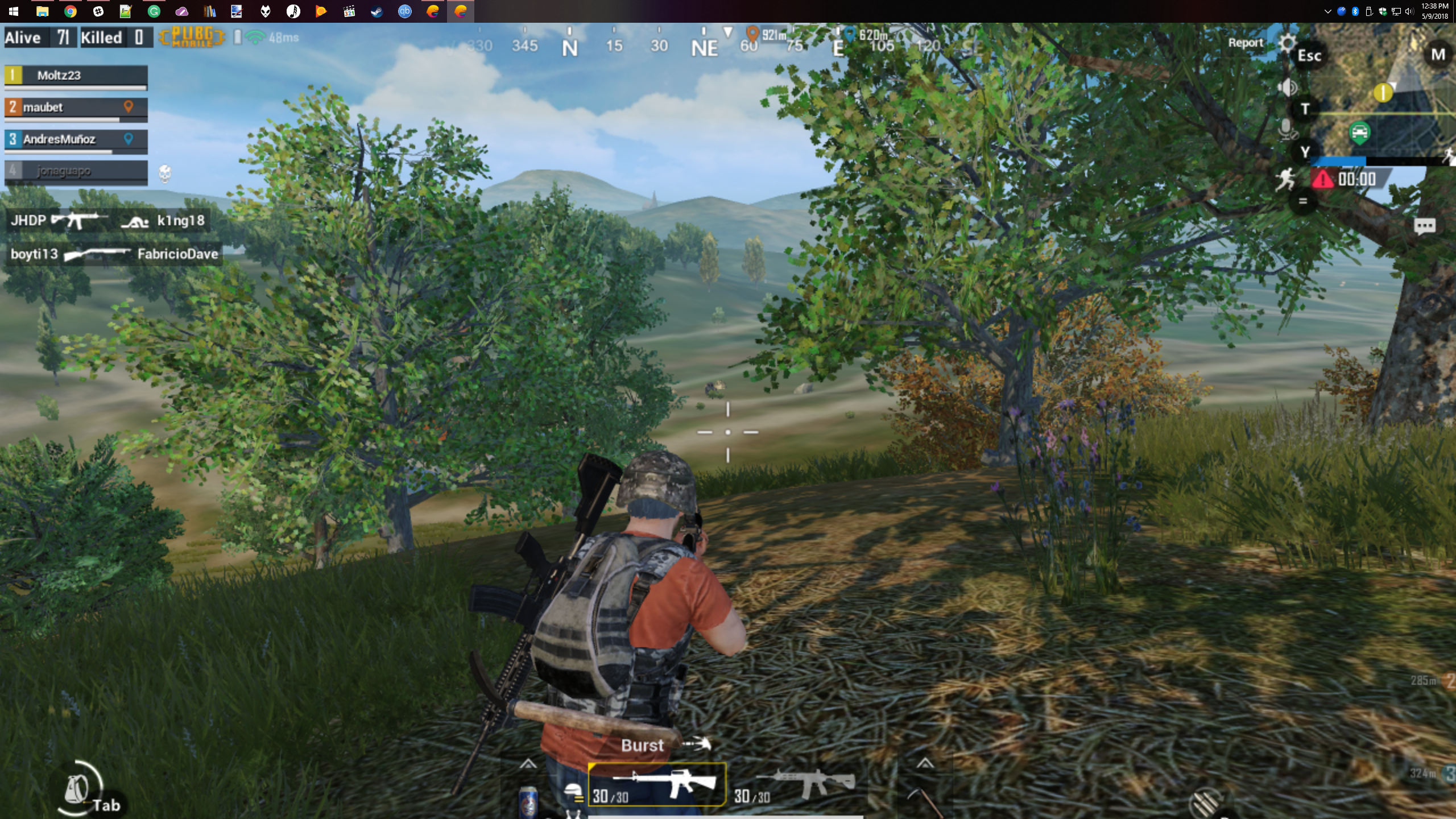Open the full map with the M button
The image size is (1456, 819).
pos(1437,55)
